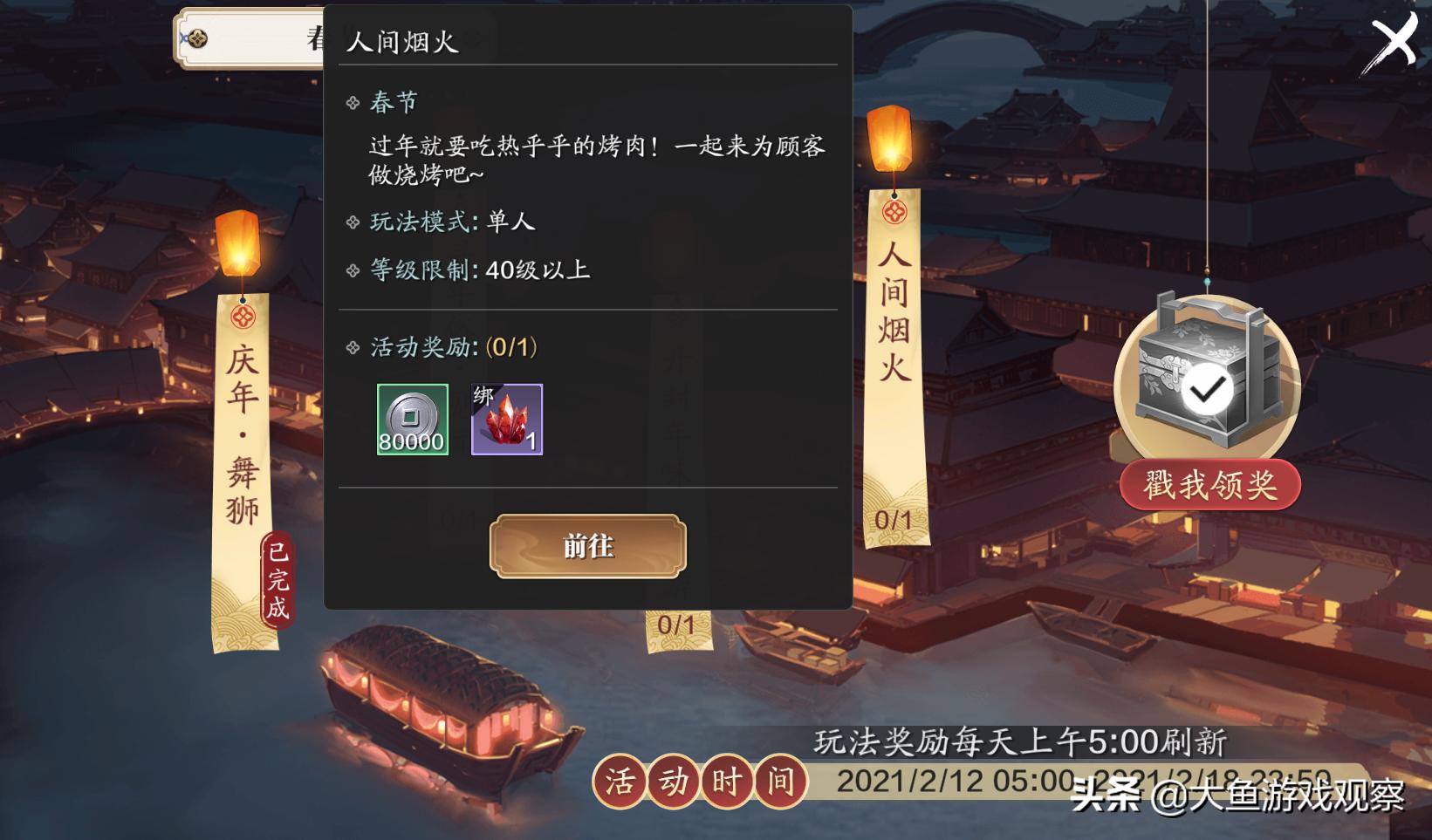Viewport: 1432px width, 840px height.
Task: Select the bound red crystal reward icon
Action: (506, 420)
